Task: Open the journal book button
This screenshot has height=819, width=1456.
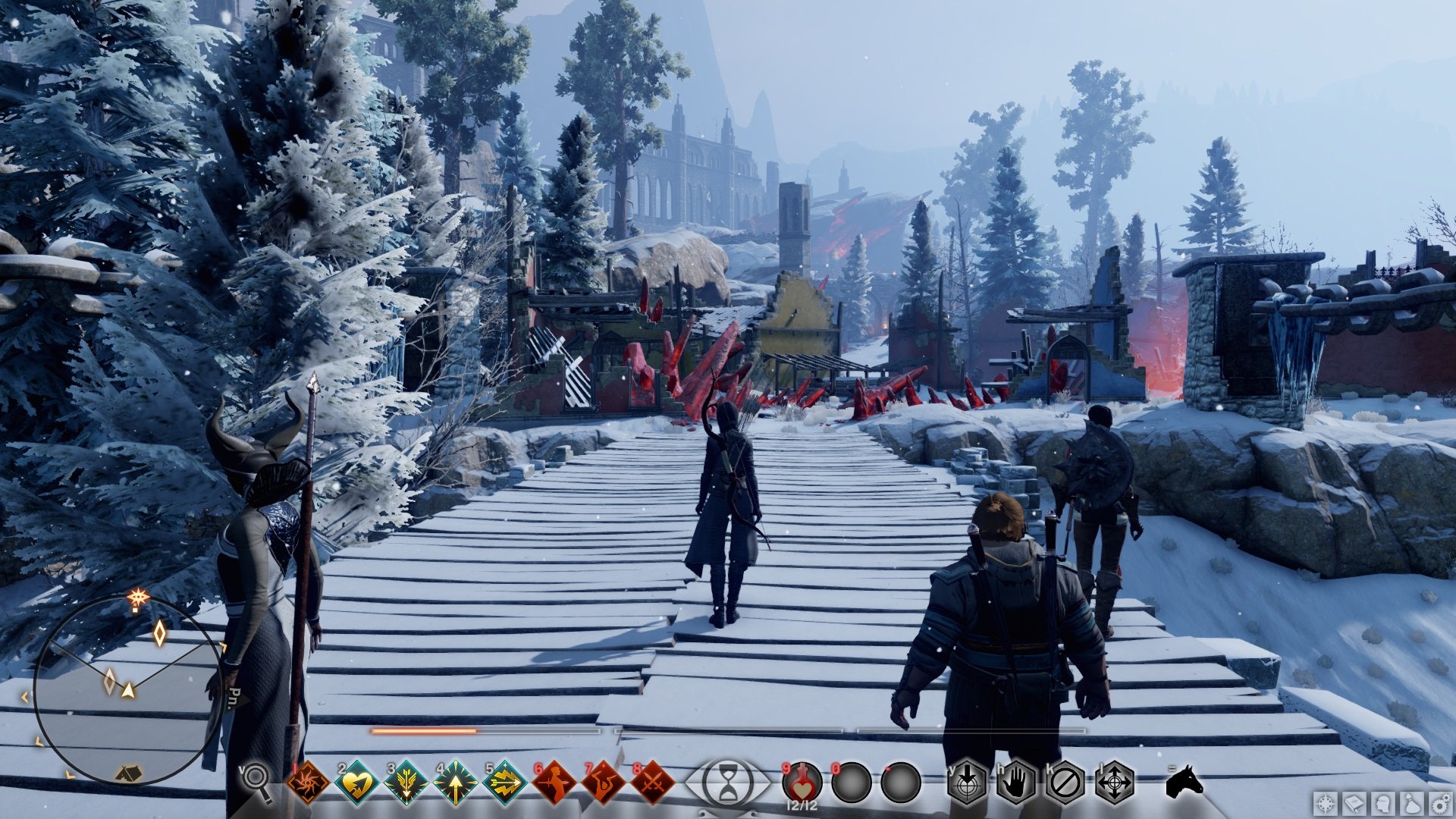Action: point(1354,804)
